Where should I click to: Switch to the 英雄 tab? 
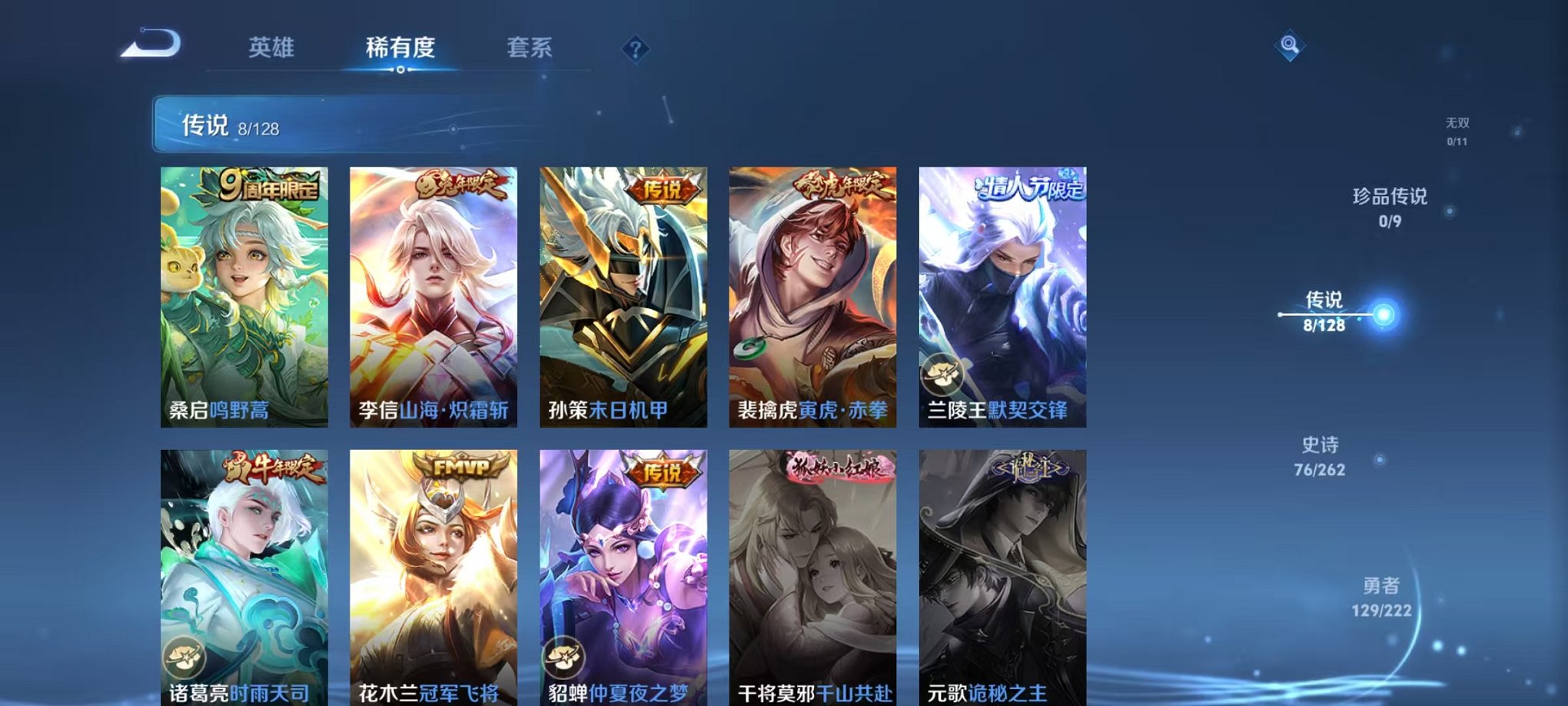(273, 48)
